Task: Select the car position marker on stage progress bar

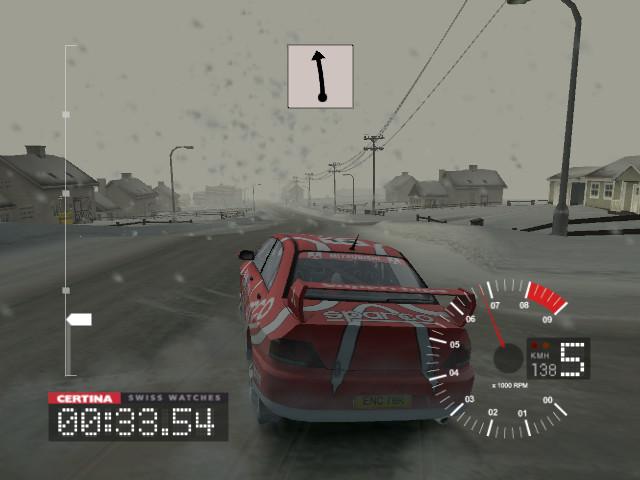Action: (x=78, y=320)
